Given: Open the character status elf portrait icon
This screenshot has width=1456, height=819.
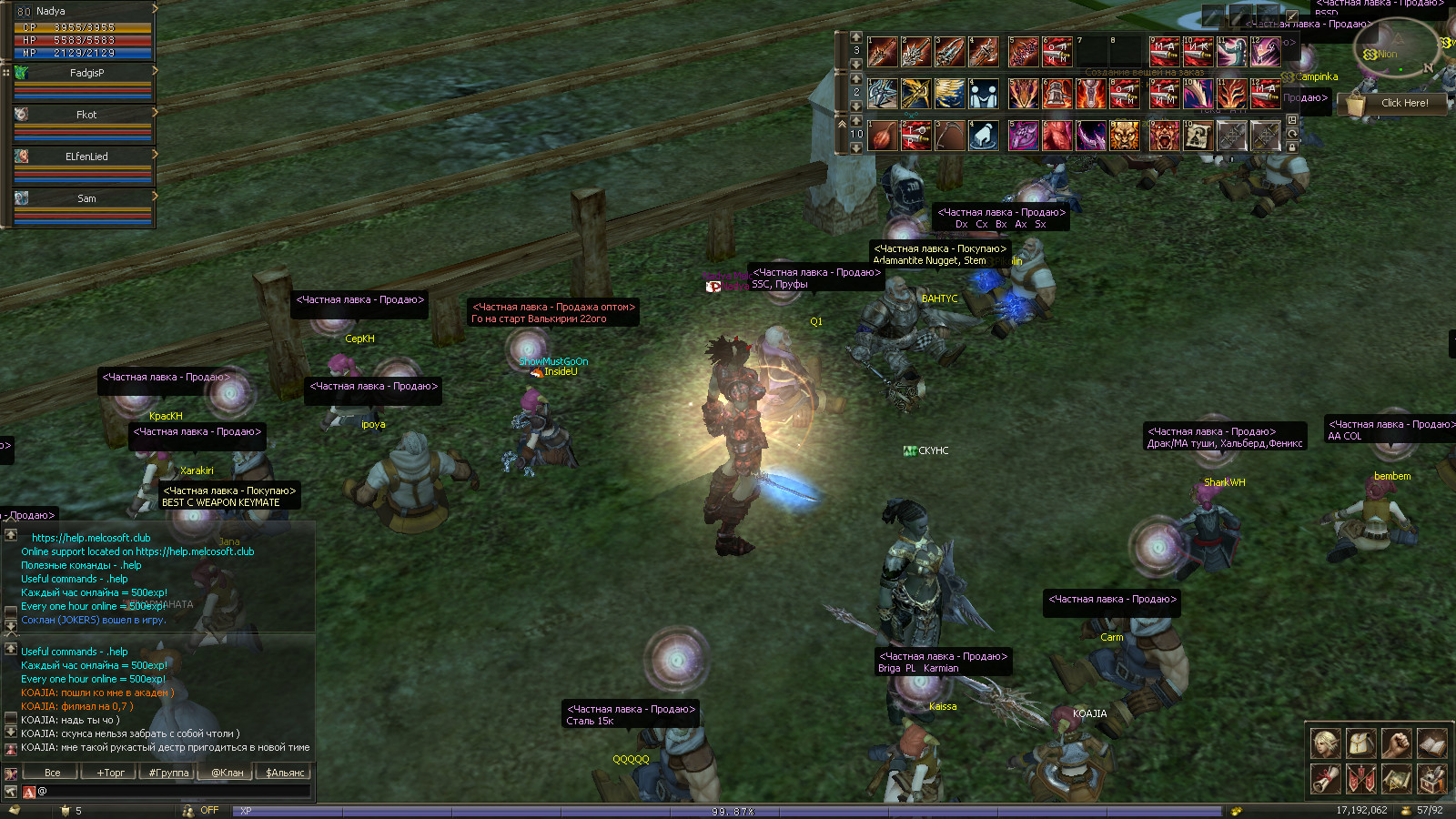Looking at the screenshot, I should click(x=1325, y=743).
